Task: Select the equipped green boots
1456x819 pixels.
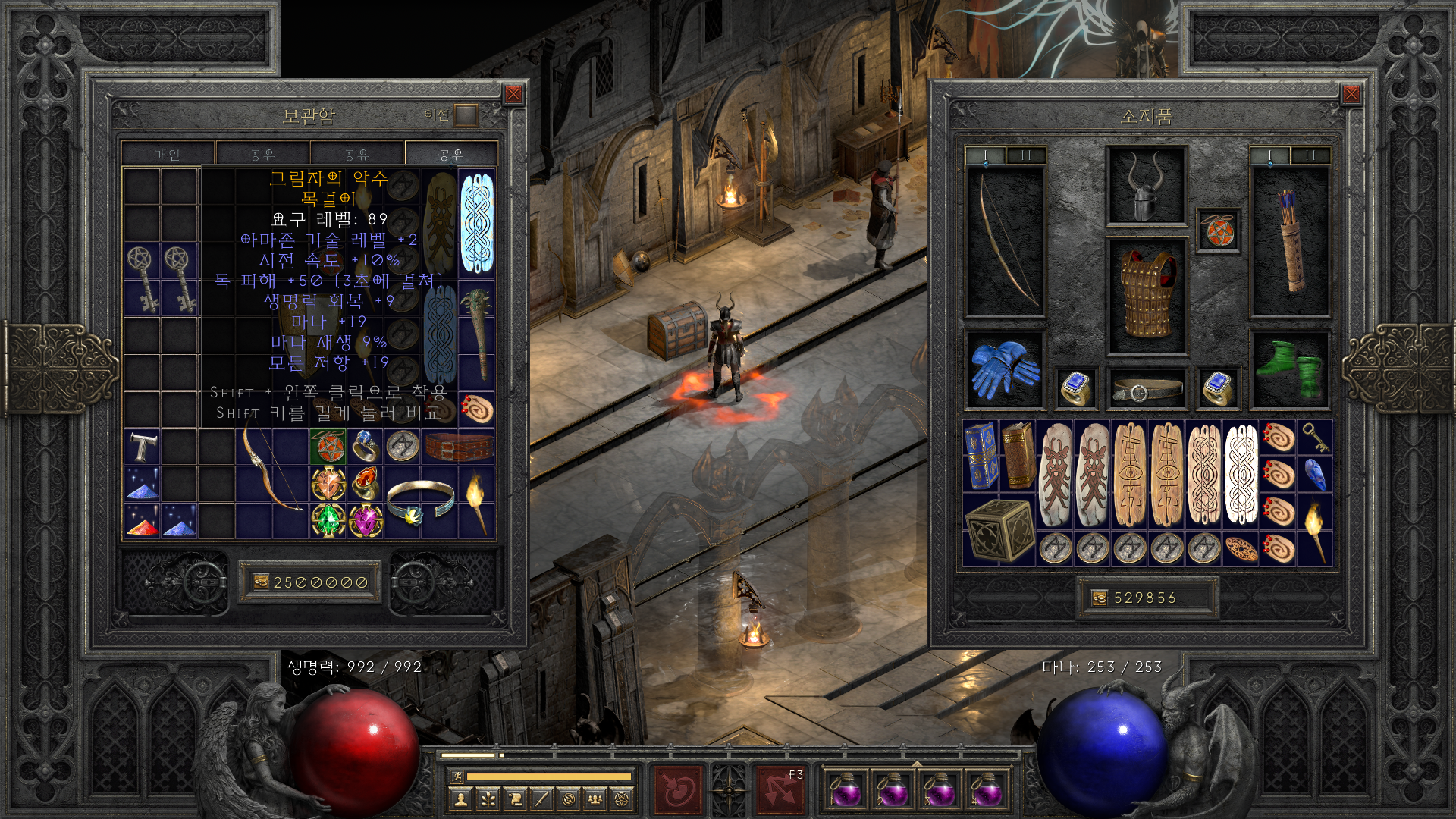Action: [x=1290, y=370]
